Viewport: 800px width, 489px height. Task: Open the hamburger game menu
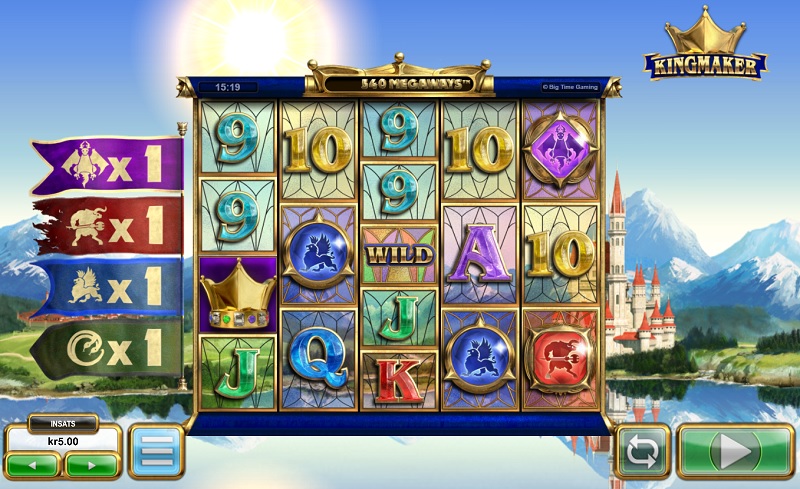click(155, 452)
